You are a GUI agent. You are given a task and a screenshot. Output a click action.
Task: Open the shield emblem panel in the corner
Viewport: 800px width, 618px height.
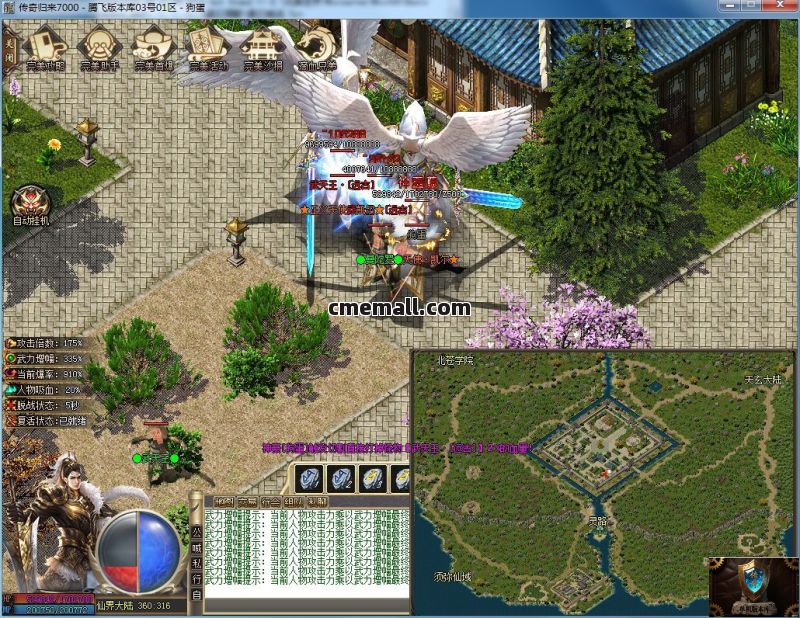point(753,586)
